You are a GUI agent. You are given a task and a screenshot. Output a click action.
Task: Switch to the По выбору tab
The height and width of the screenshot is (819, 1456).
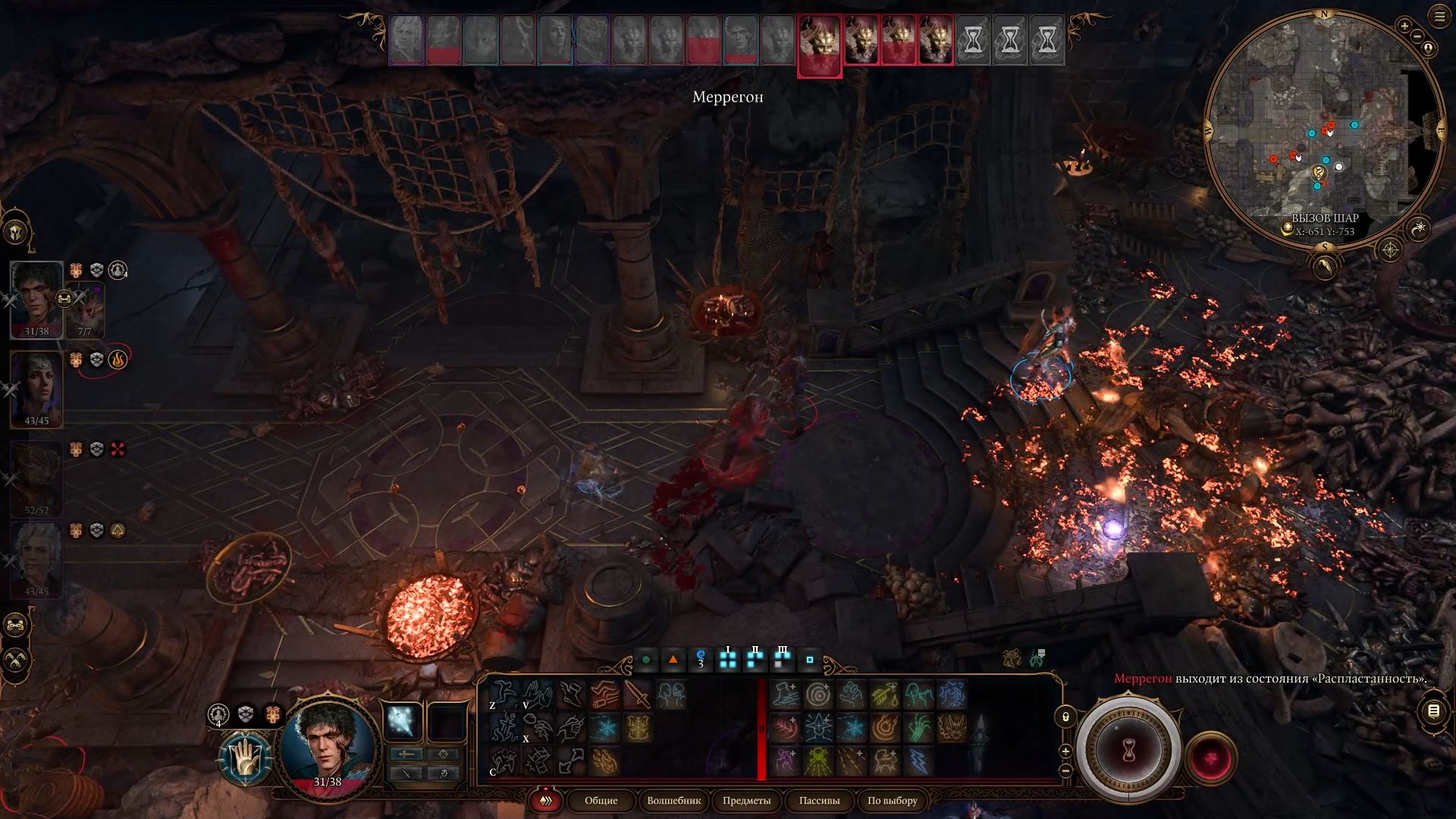[x=892, y=800]
